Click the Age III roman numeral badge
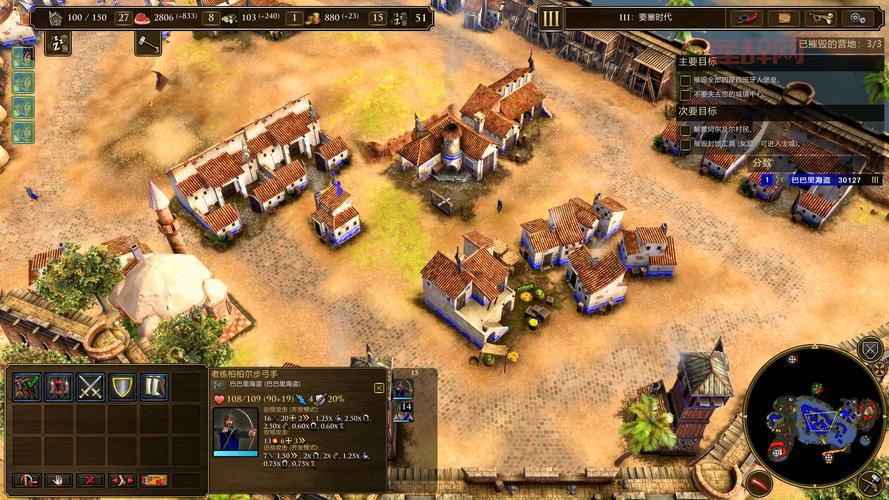 [551, 17]
